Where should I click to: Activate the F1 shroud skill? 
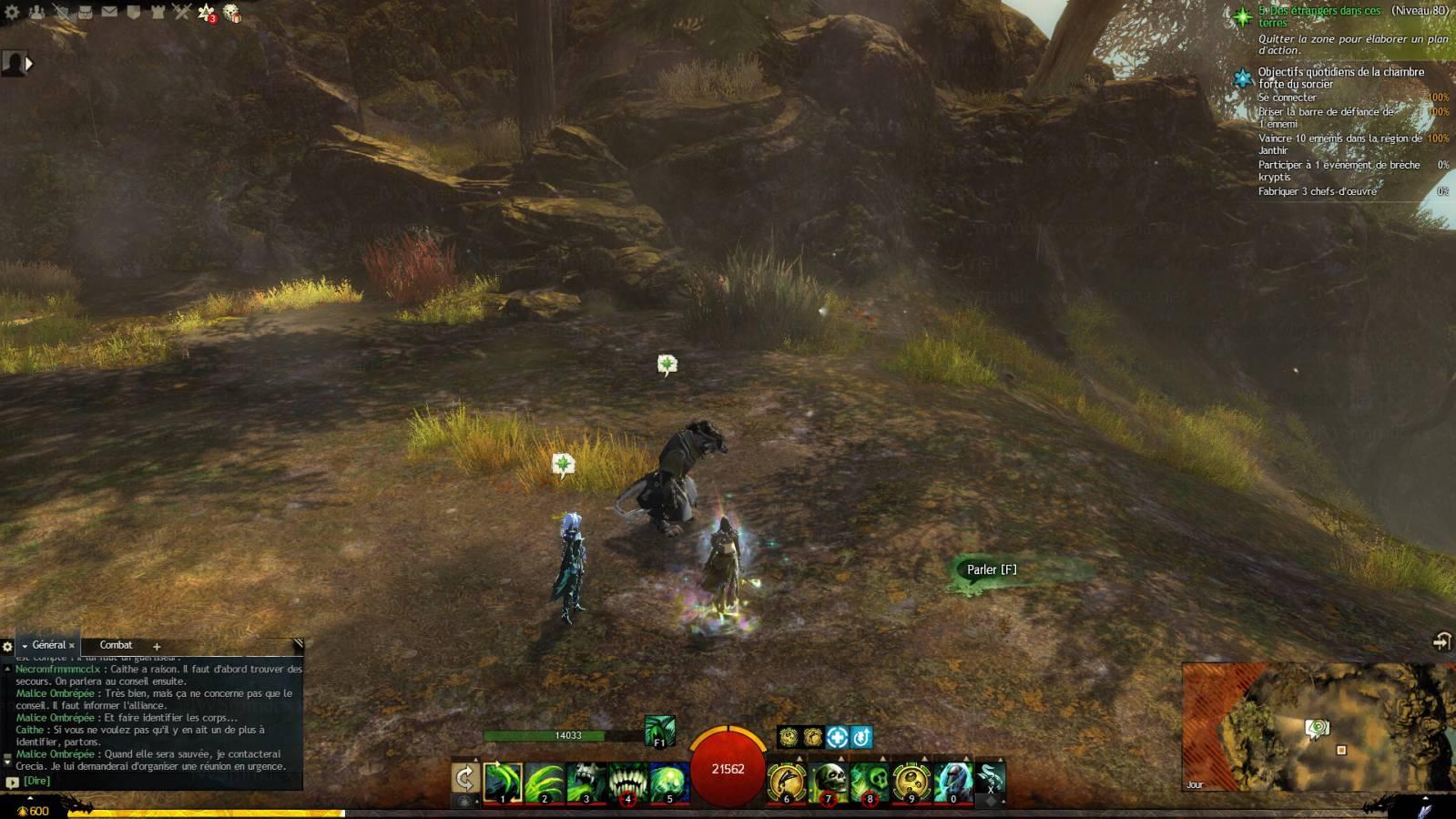[660, 731]
